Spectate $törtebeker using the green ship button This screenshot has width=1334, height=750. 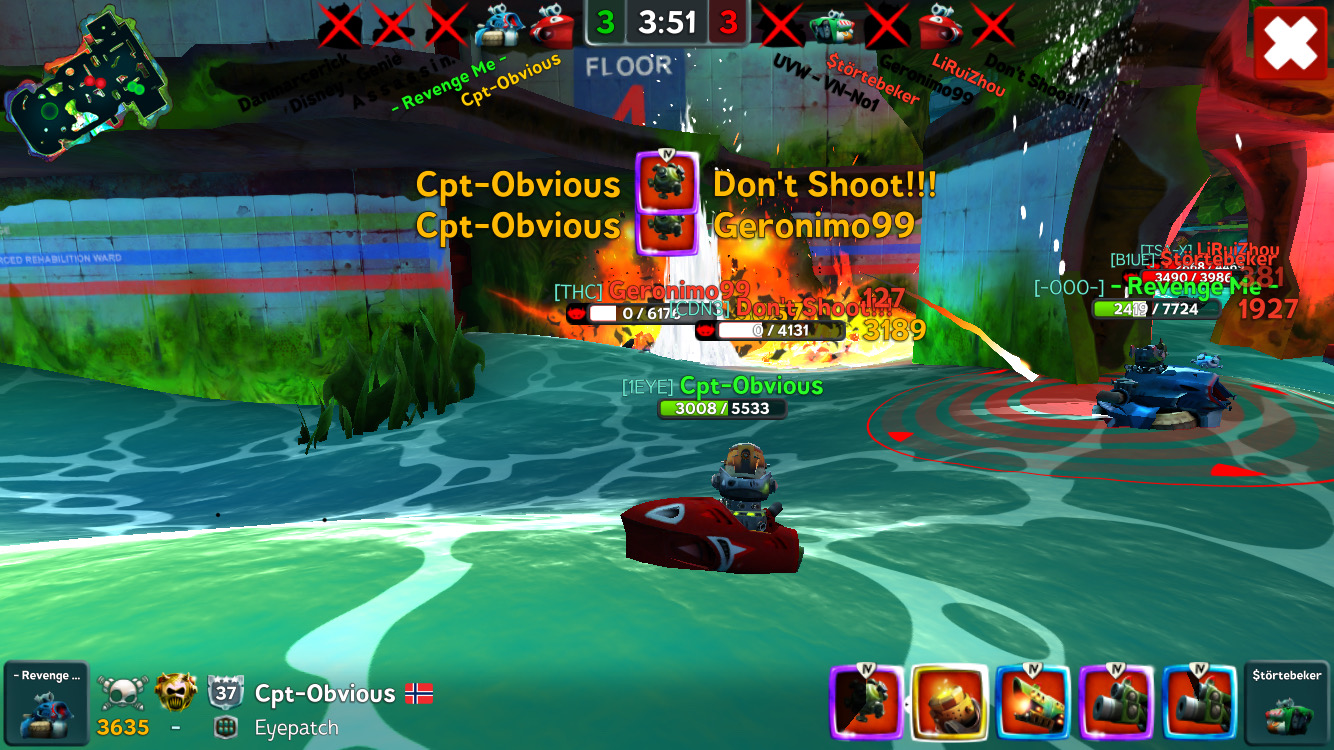click(x=1287, y=704)
